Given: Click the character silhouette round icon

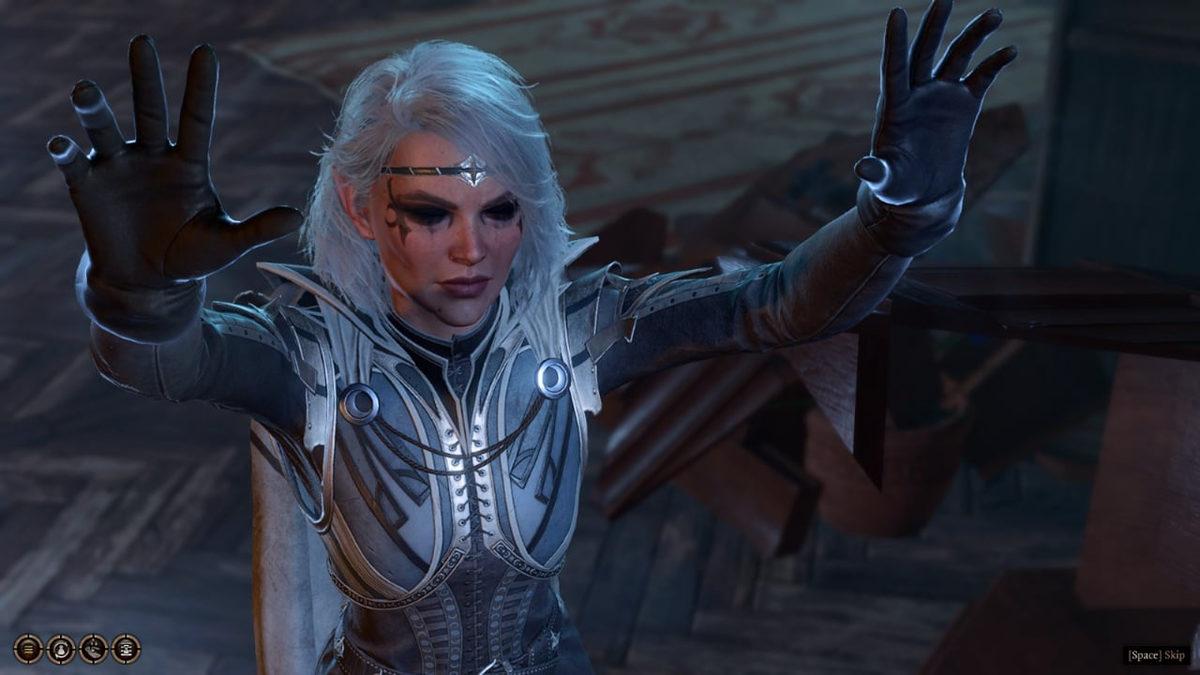Looking at the screenshot, I should point(61,649).
